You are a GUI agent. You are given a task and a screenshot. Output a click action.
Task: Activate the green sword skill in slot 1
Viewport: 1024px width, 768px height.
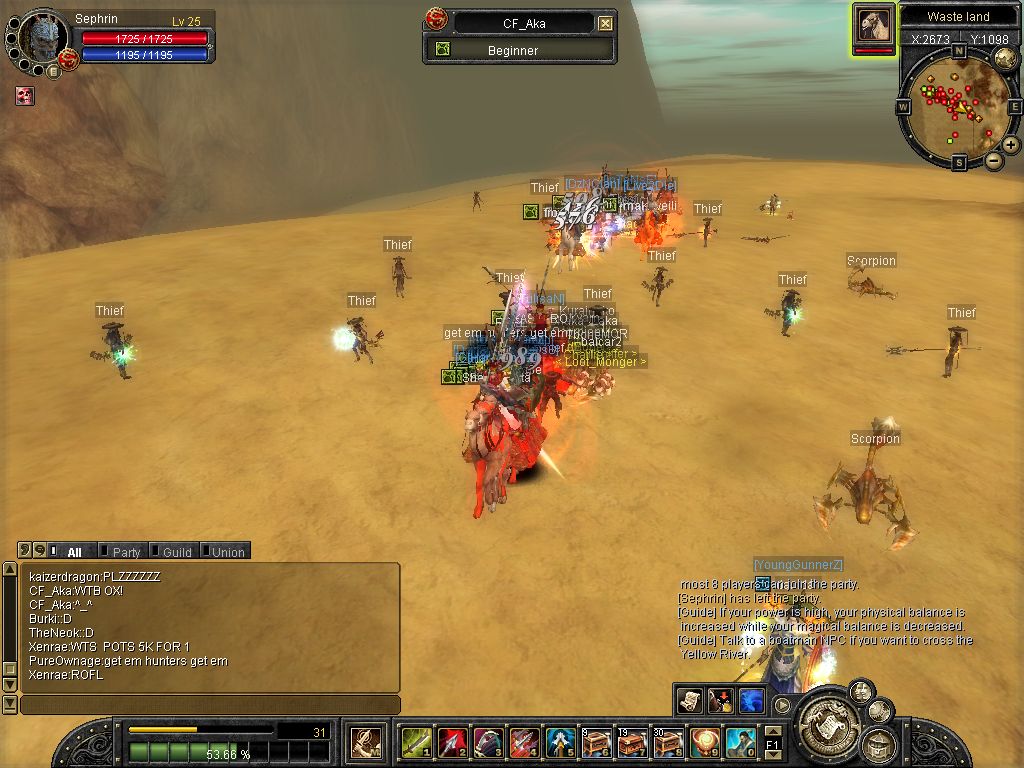(x=415, y=742)
